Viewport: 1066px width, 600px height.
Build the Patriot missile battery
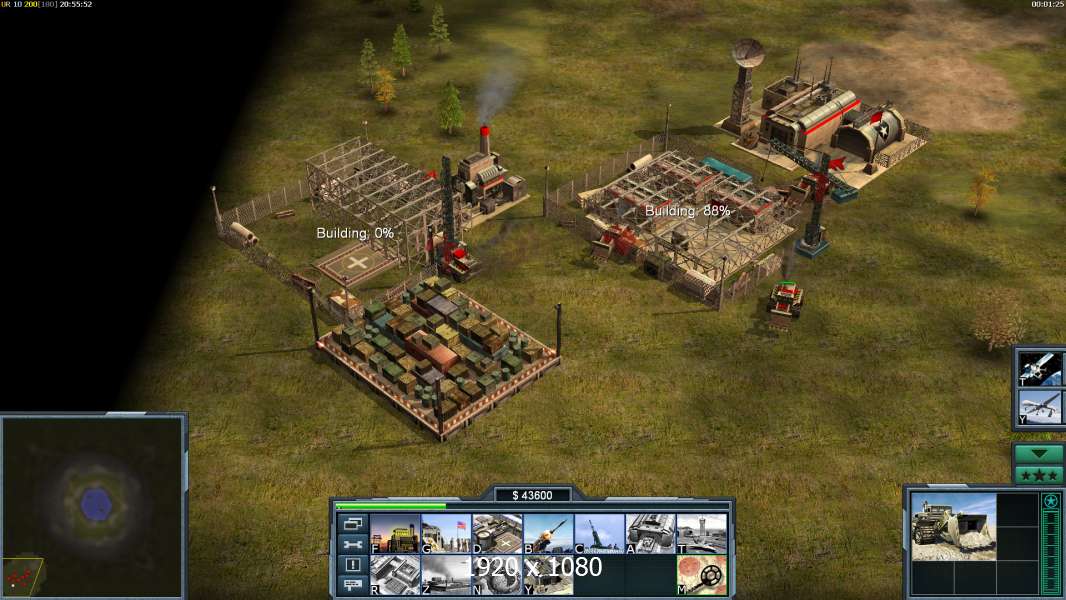(x=548, y=533)
